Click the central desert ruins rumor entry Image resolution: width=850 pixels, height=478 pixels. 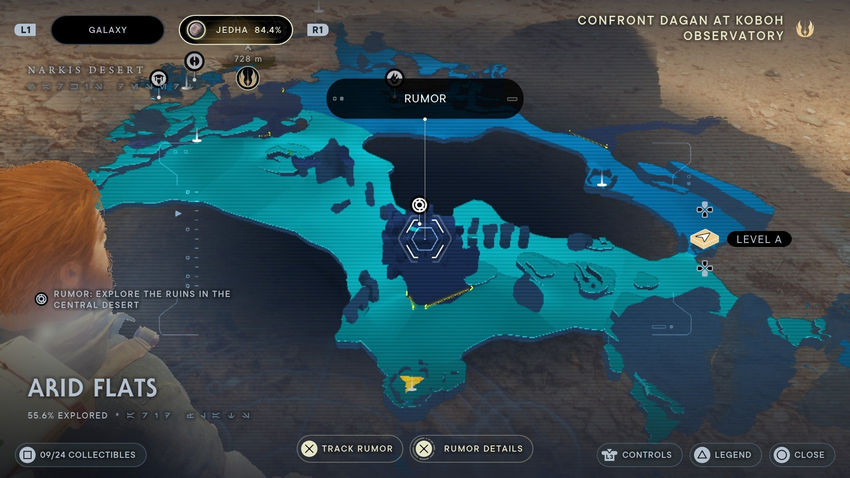135,299
